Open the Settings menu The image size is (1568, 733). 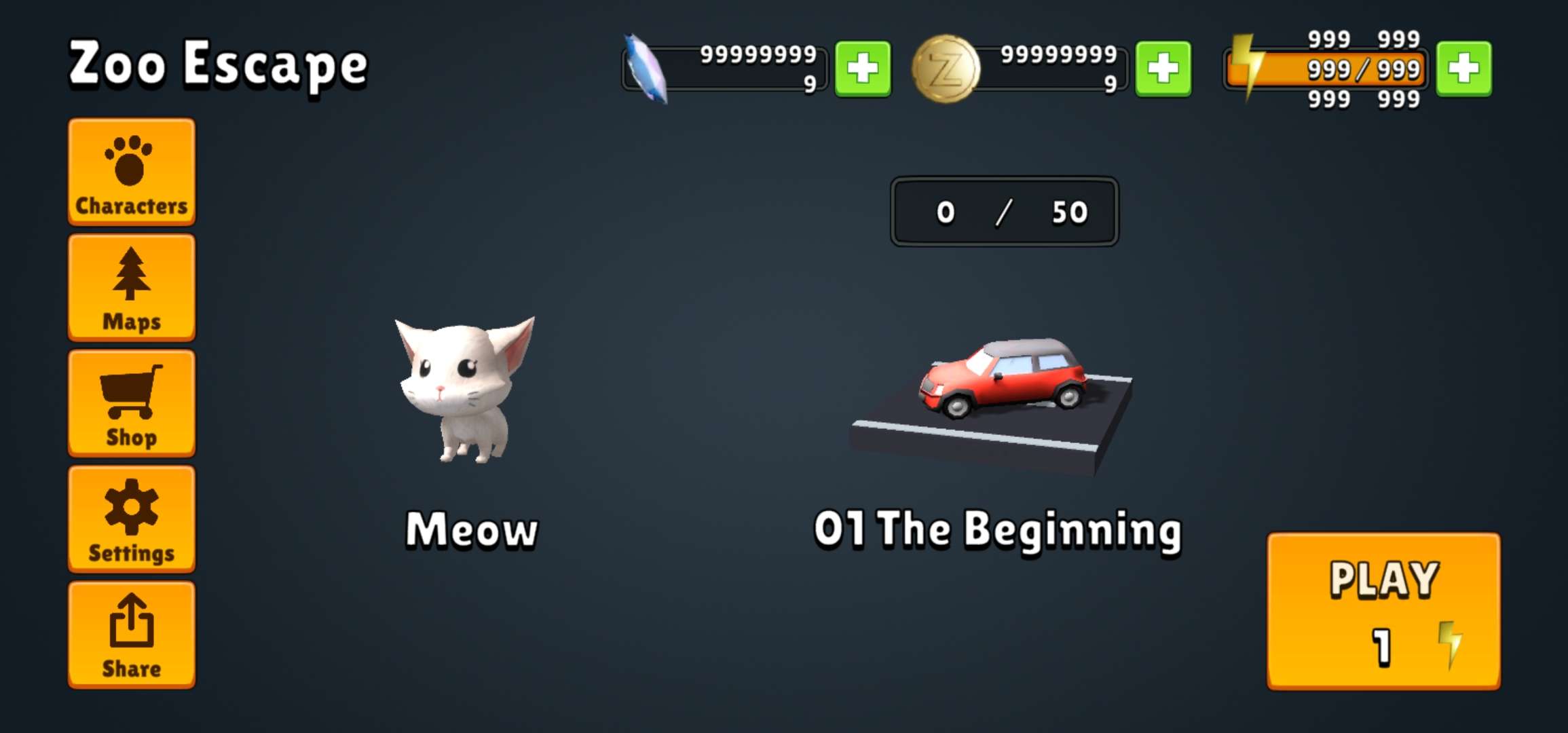point(132,519)
